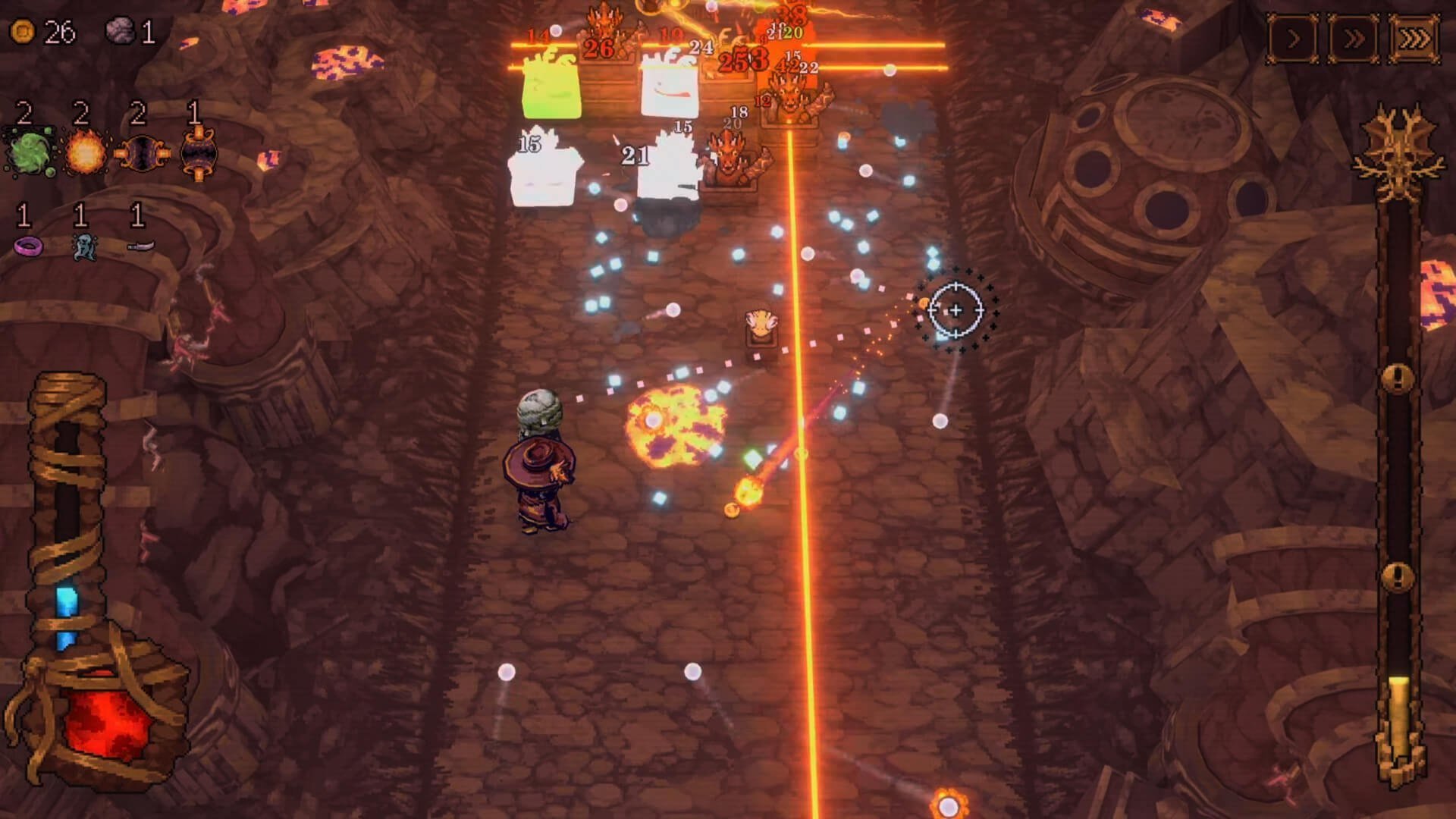This screenshot has height=819, width=1456.
Task: Inspect the curved dagger passive item
Action: (141, 245)
